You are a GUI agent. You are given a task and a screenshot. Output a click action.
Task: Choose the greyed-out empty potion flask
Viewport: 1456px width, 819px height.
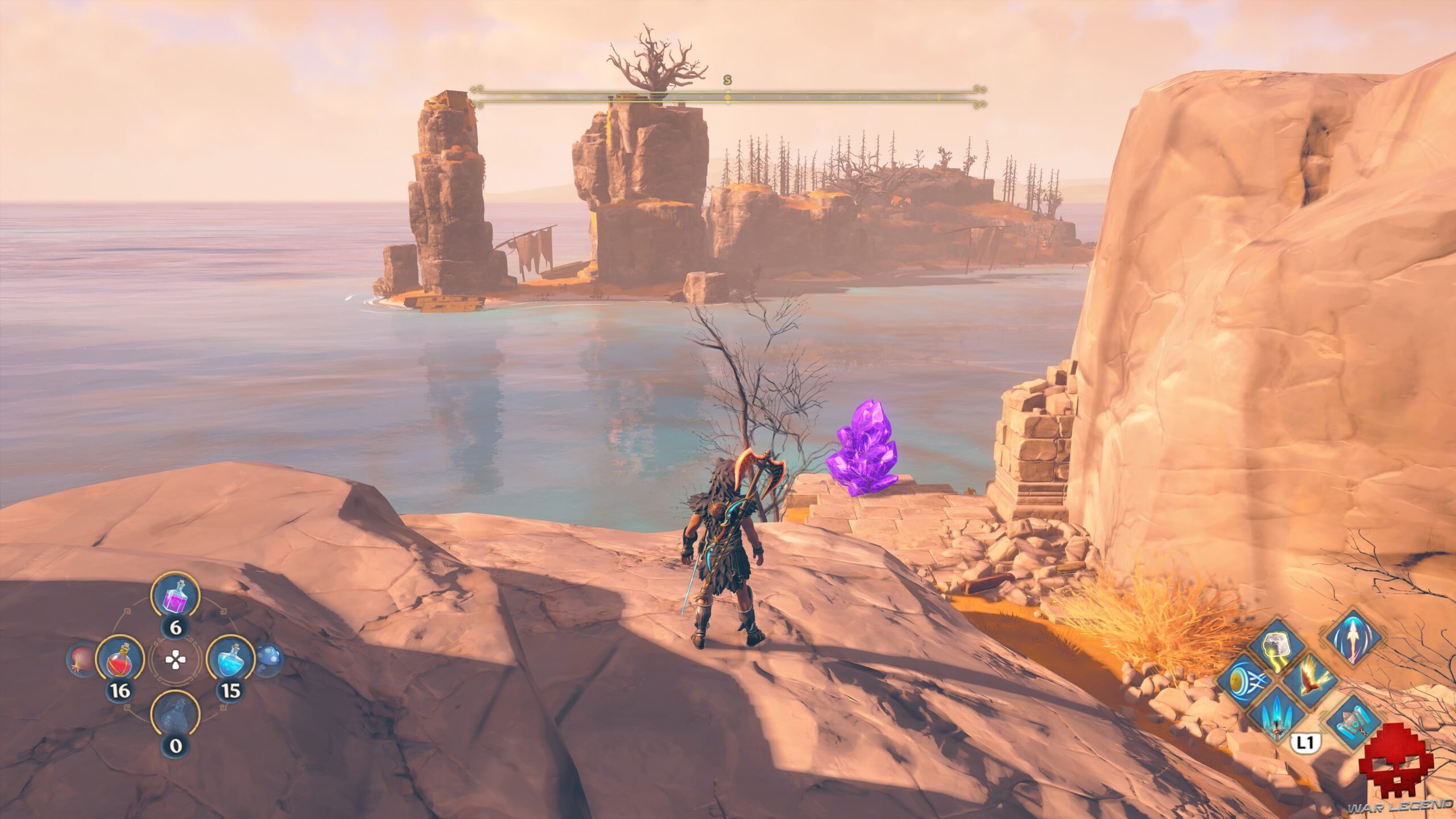click(175, 714)
